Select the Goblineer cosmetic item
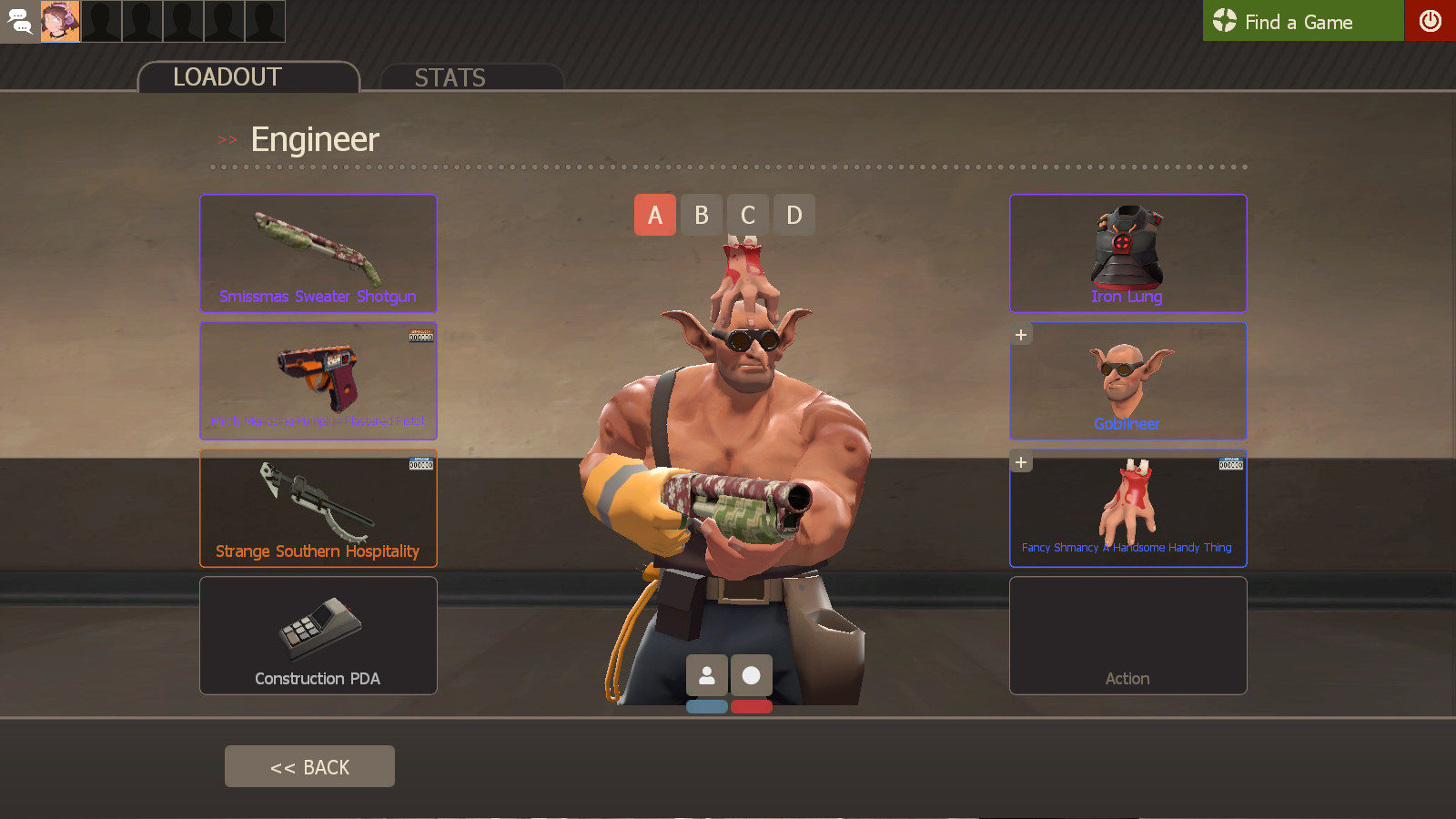 1127,380
